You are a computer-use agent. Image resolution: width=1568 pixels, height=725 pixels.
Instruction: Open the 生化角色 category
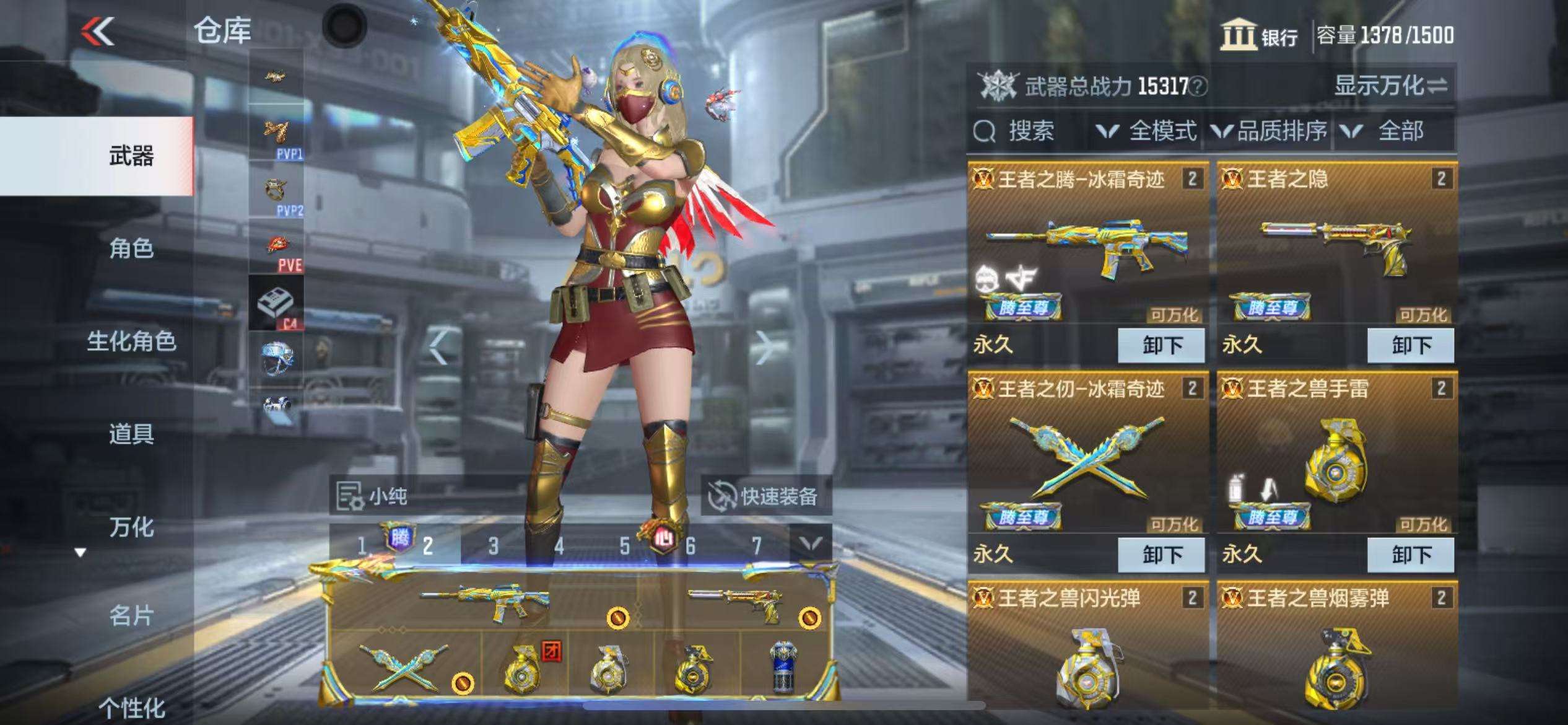tap(131, 341)
